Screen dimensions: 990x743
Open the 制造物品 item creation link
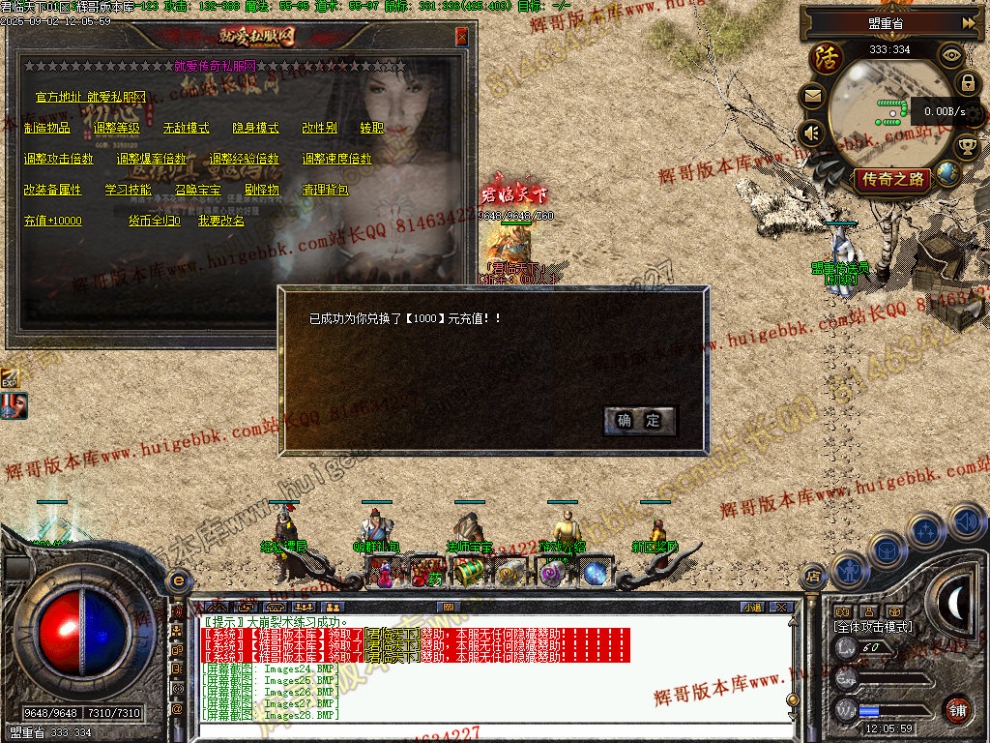tap(47, 128)
